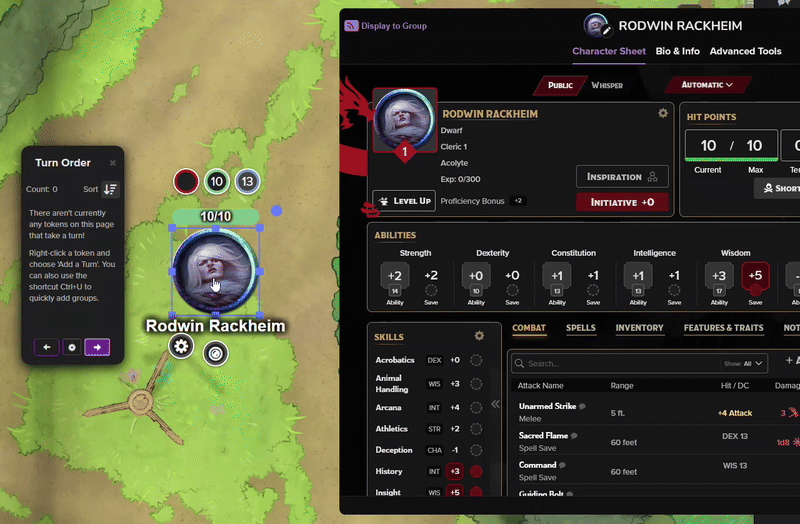Go to previous turn with left arrow
The image size is (800, 524).
pos(46,347)
